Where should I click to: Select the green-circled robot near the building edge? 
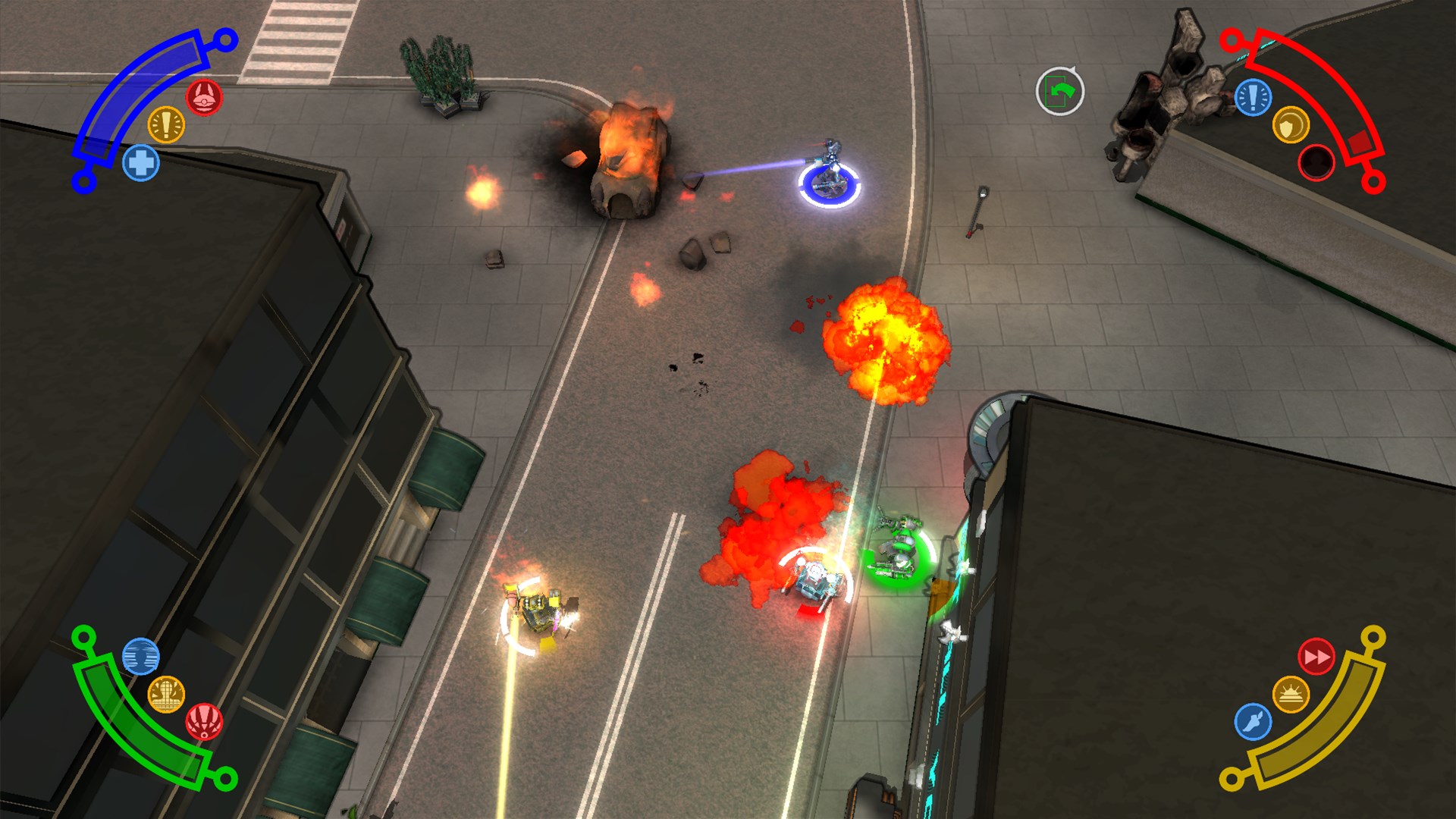pos(899,551)
